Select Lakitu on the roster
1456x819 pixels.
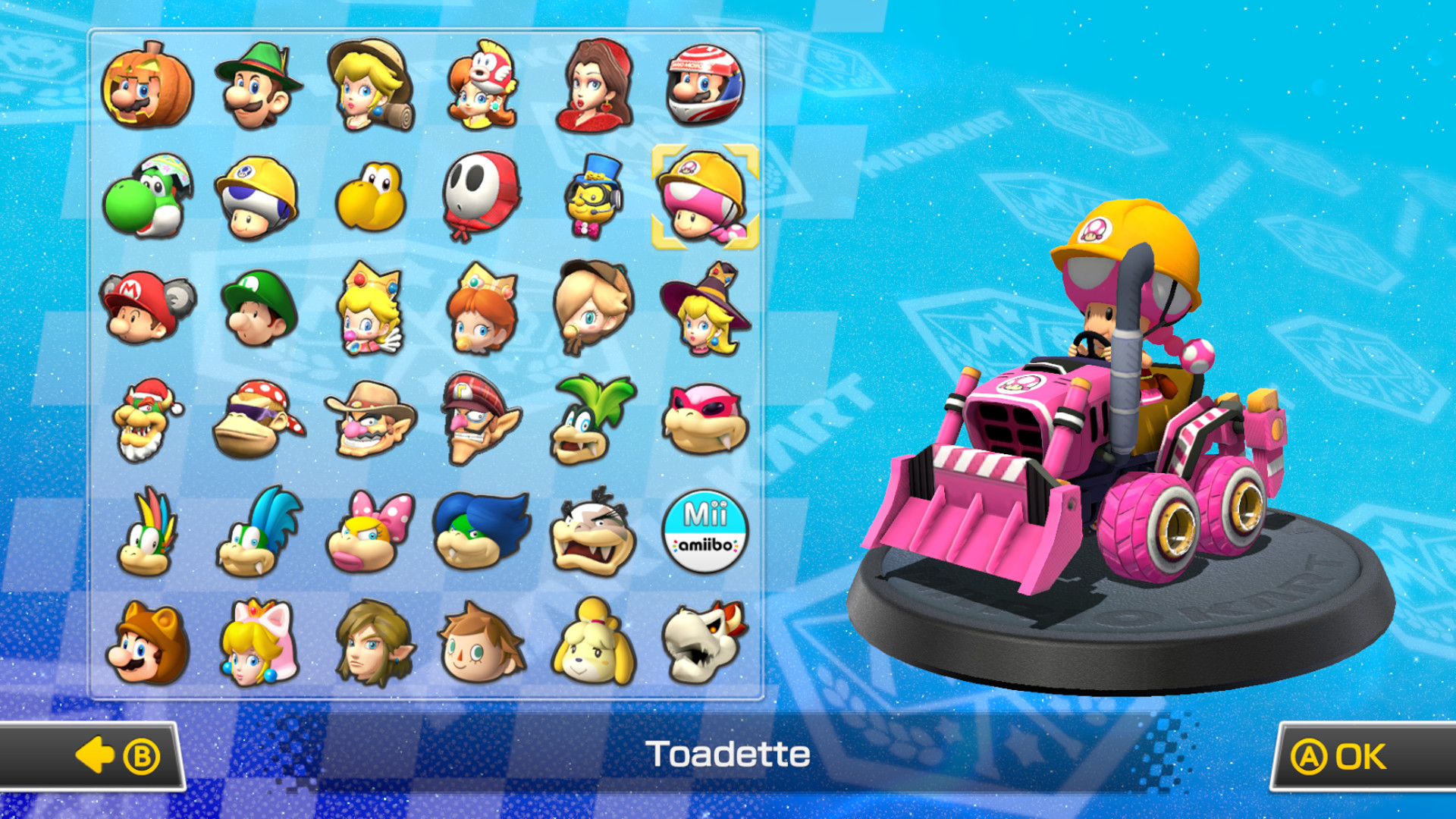593,199
